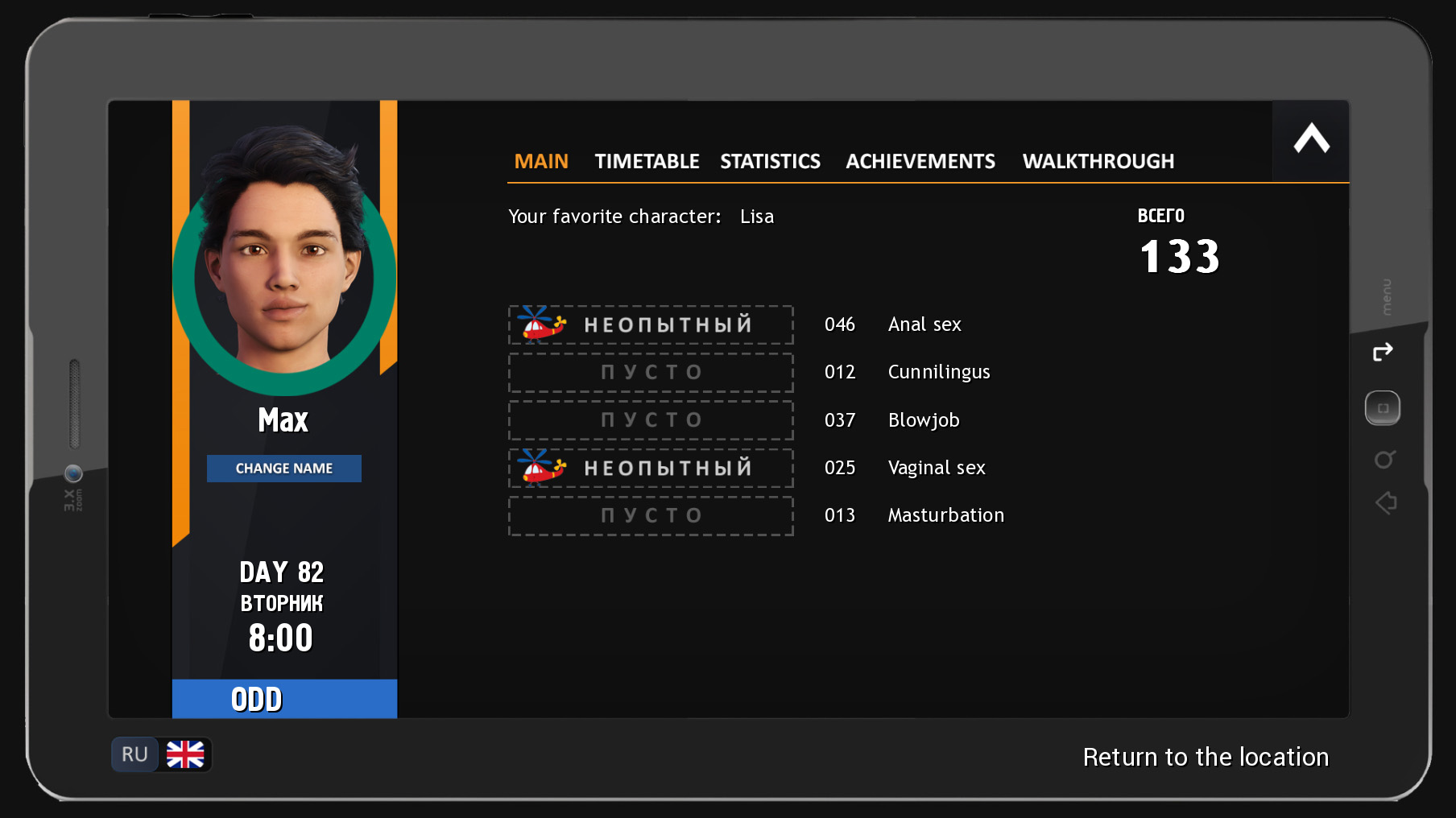Select Return to the location
Viewport: 1456px width, 818px height.
[1205, 757]
